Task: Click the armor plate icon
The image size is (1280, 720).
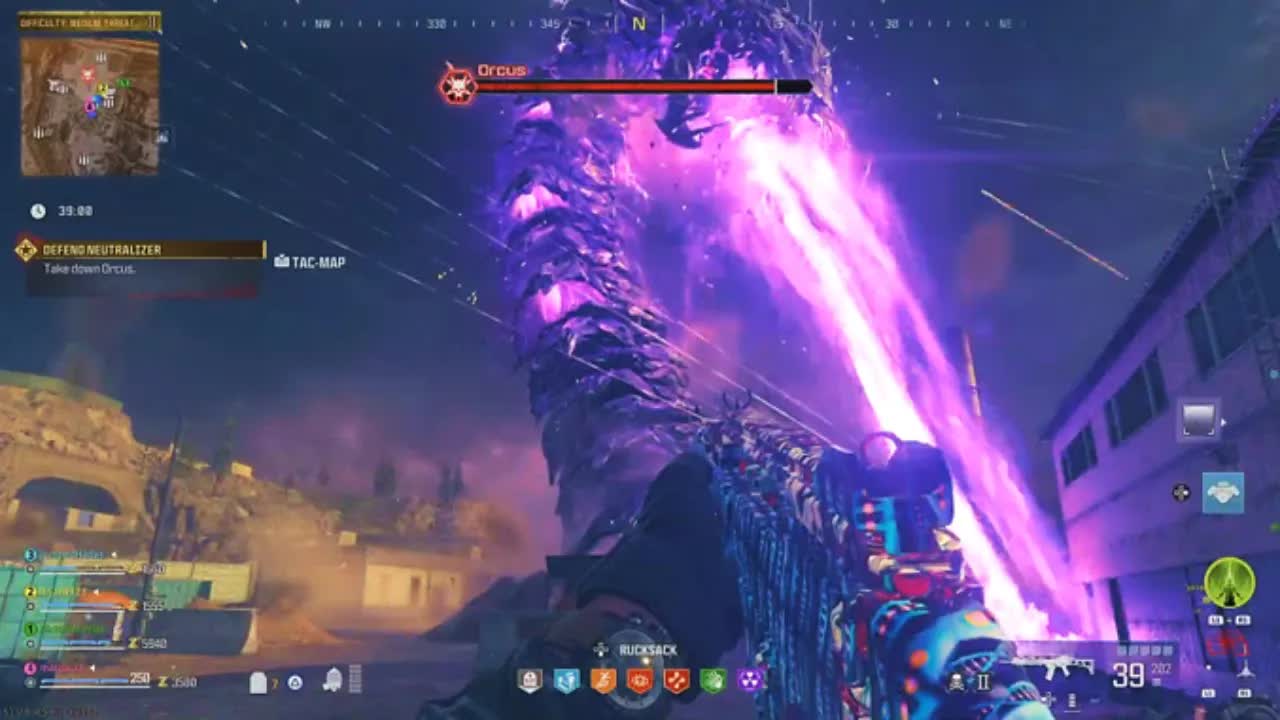Action: click(x=258, y=682)
